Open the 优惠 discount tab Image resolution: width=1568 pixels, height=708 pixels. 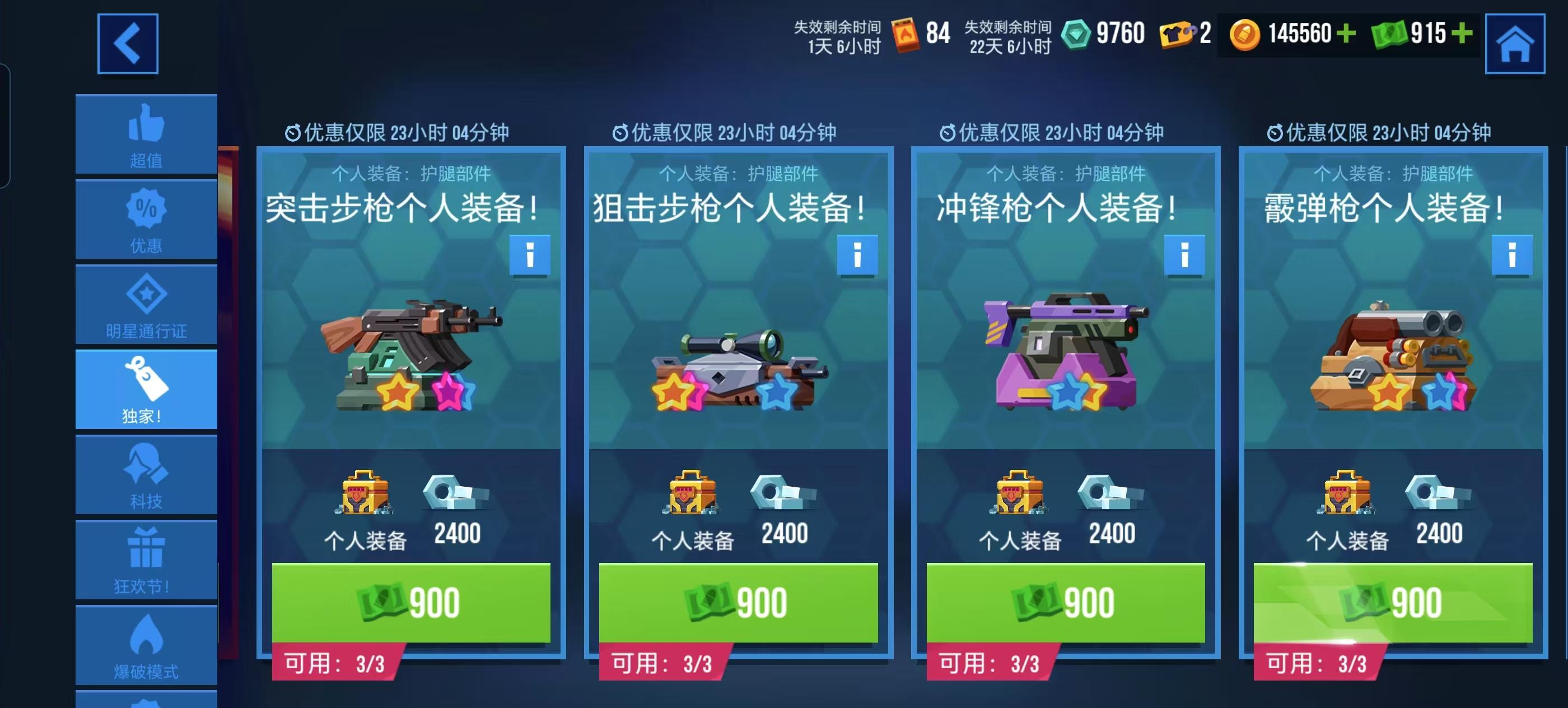[x=146, y=219]
